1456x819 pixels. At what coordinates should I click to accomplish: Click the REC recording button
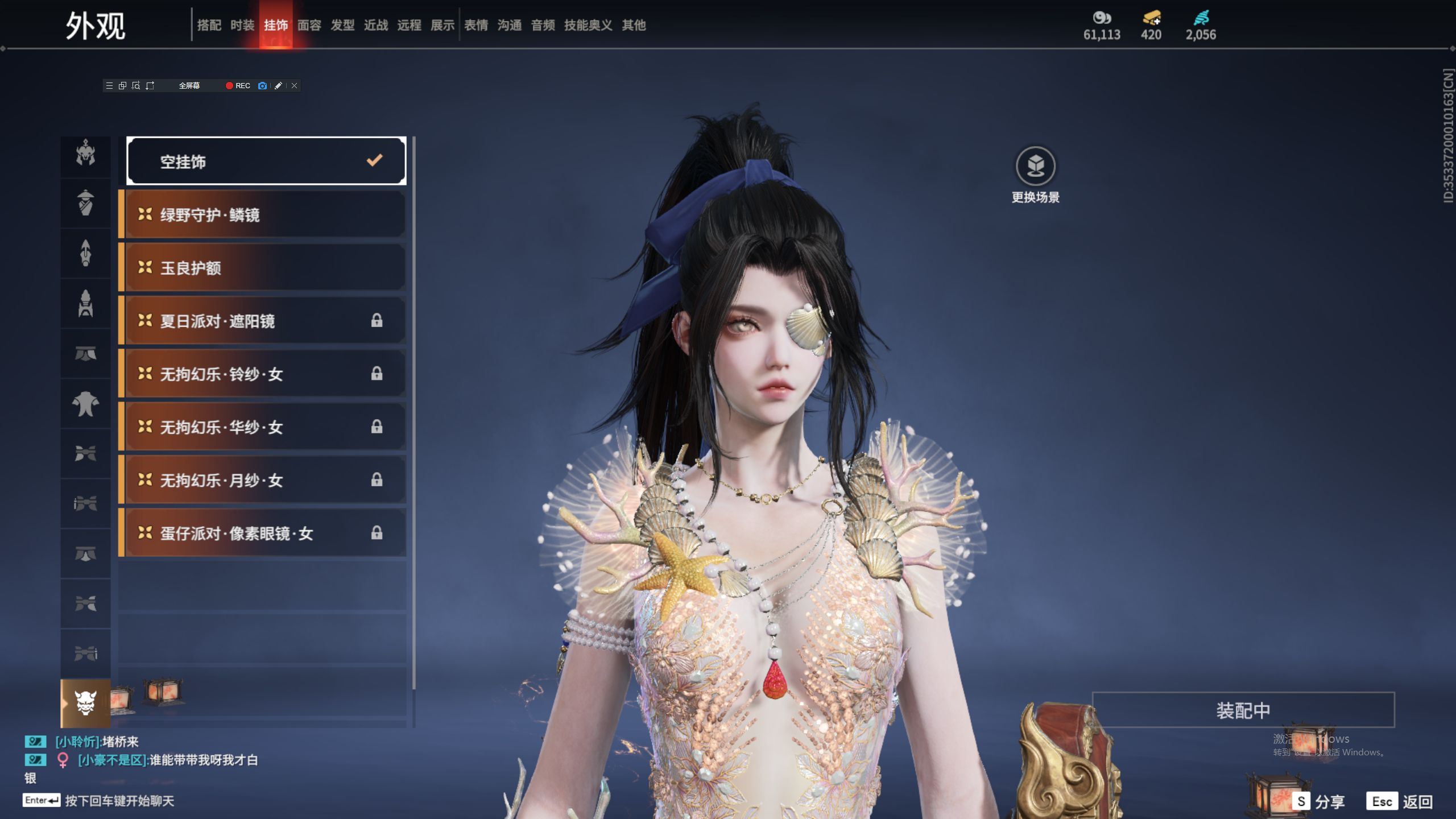pos(238,86)
